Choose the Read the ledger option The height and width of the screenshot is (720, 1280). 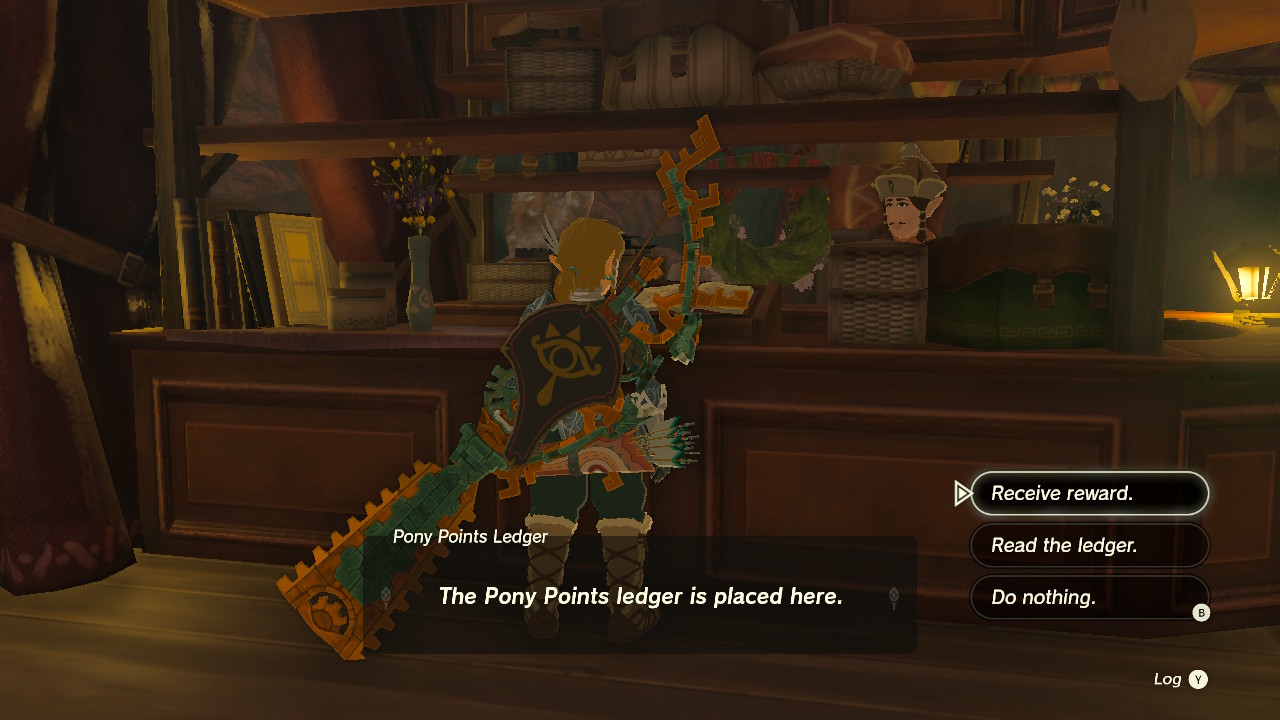pos(1090,545)
